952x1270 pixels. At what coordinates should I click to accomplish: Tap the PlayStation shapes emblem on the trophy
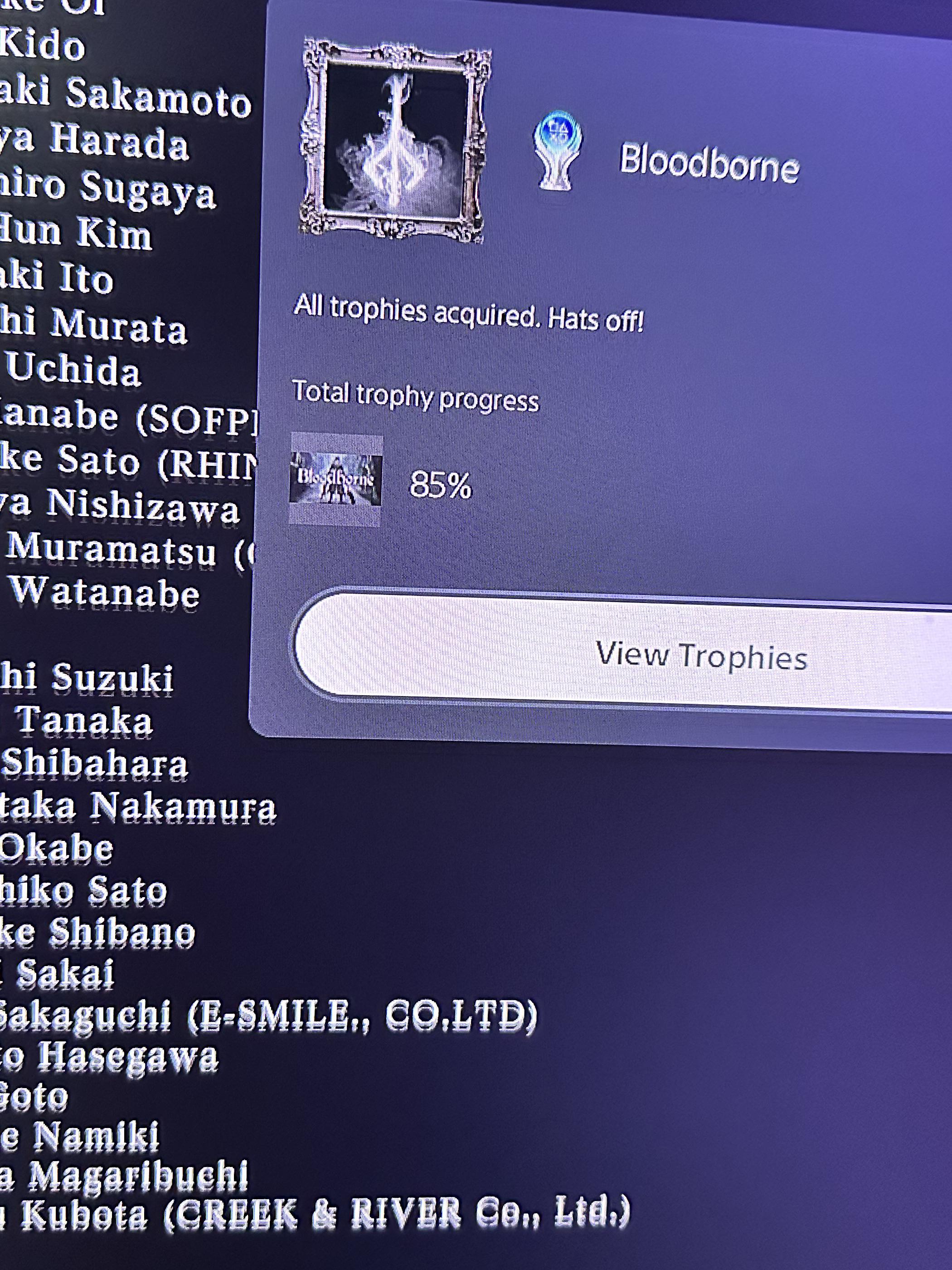(x=558, y=129)
